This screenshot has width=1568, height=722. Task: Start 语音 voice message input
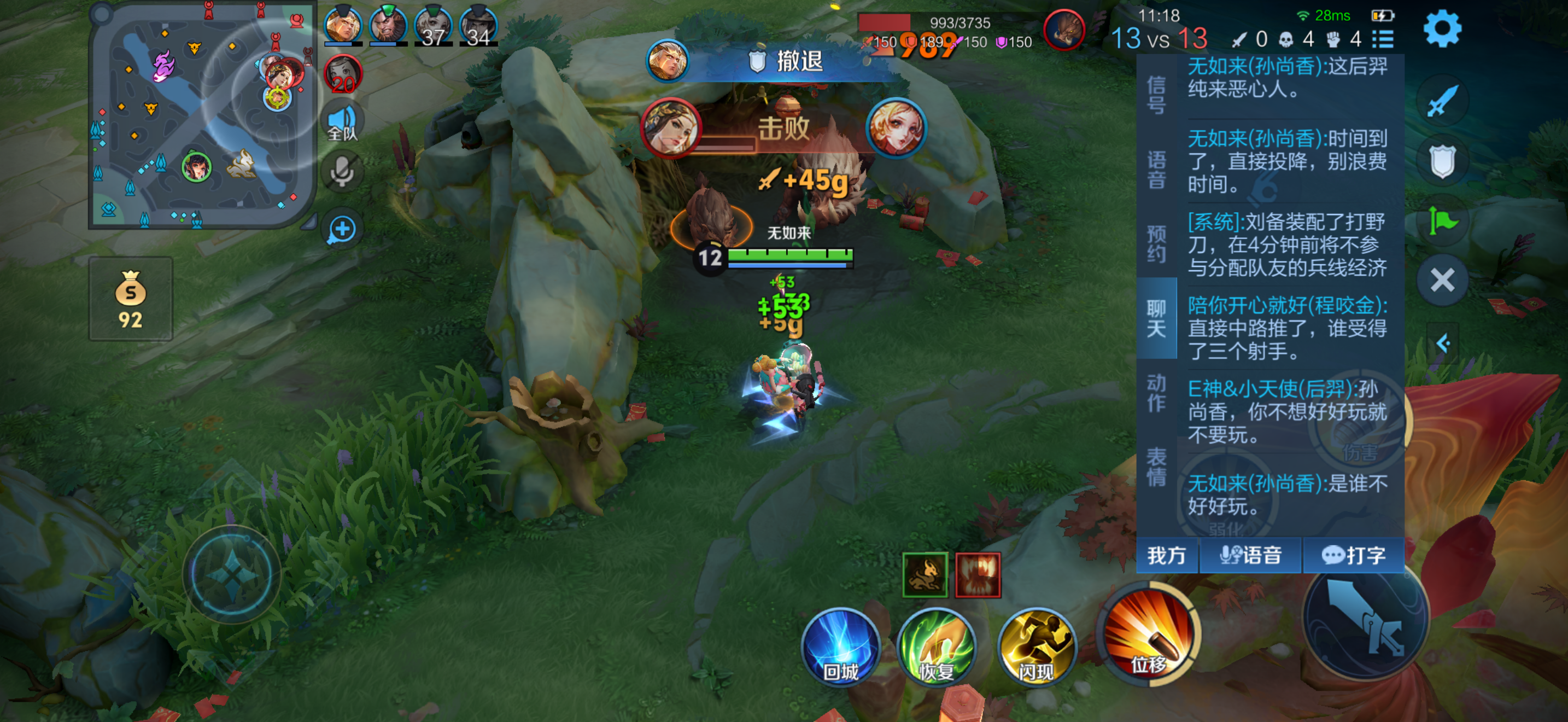1250,555
